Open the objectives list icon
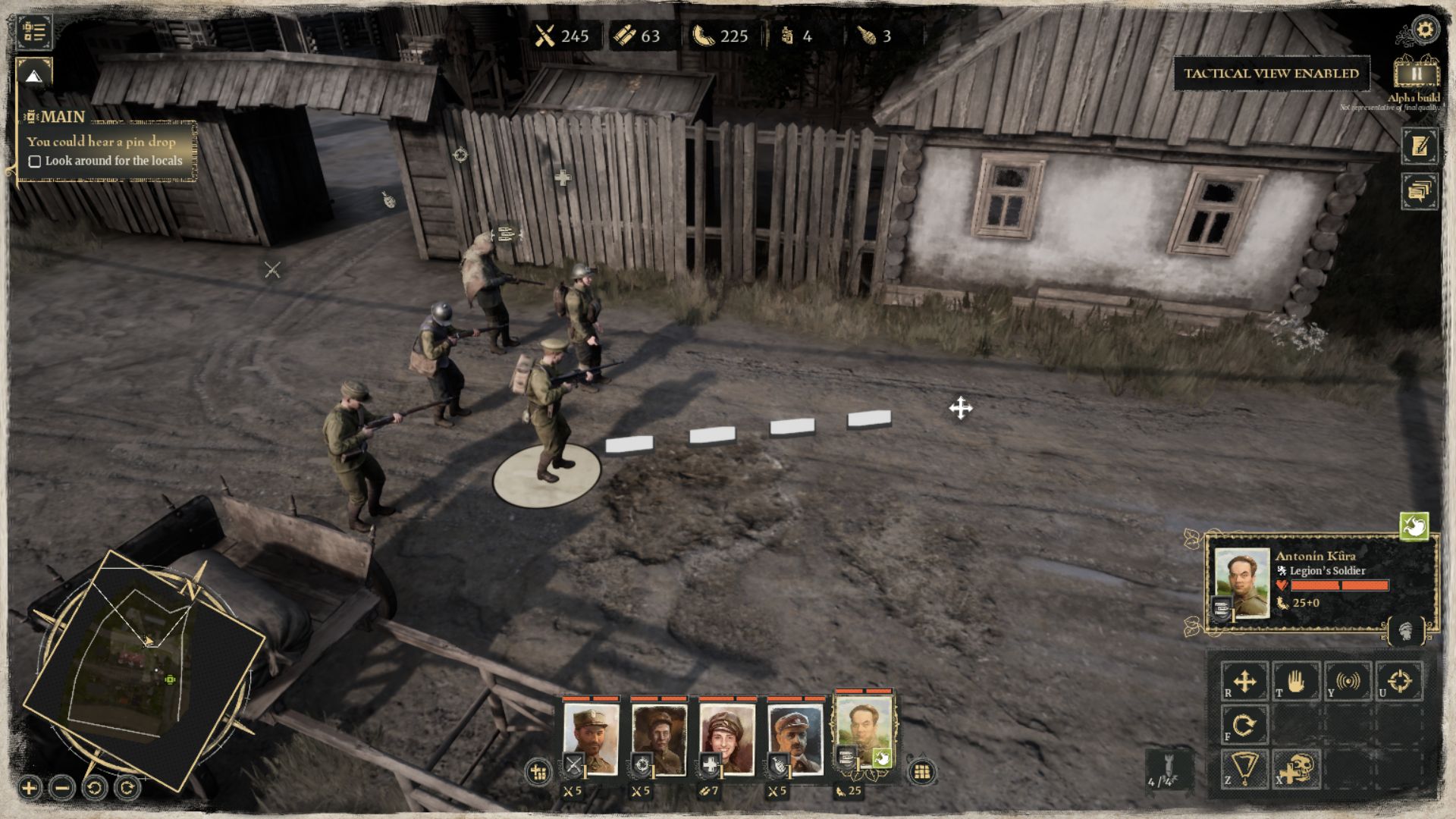The image size is (1456, 819). (x=34, y=32)
